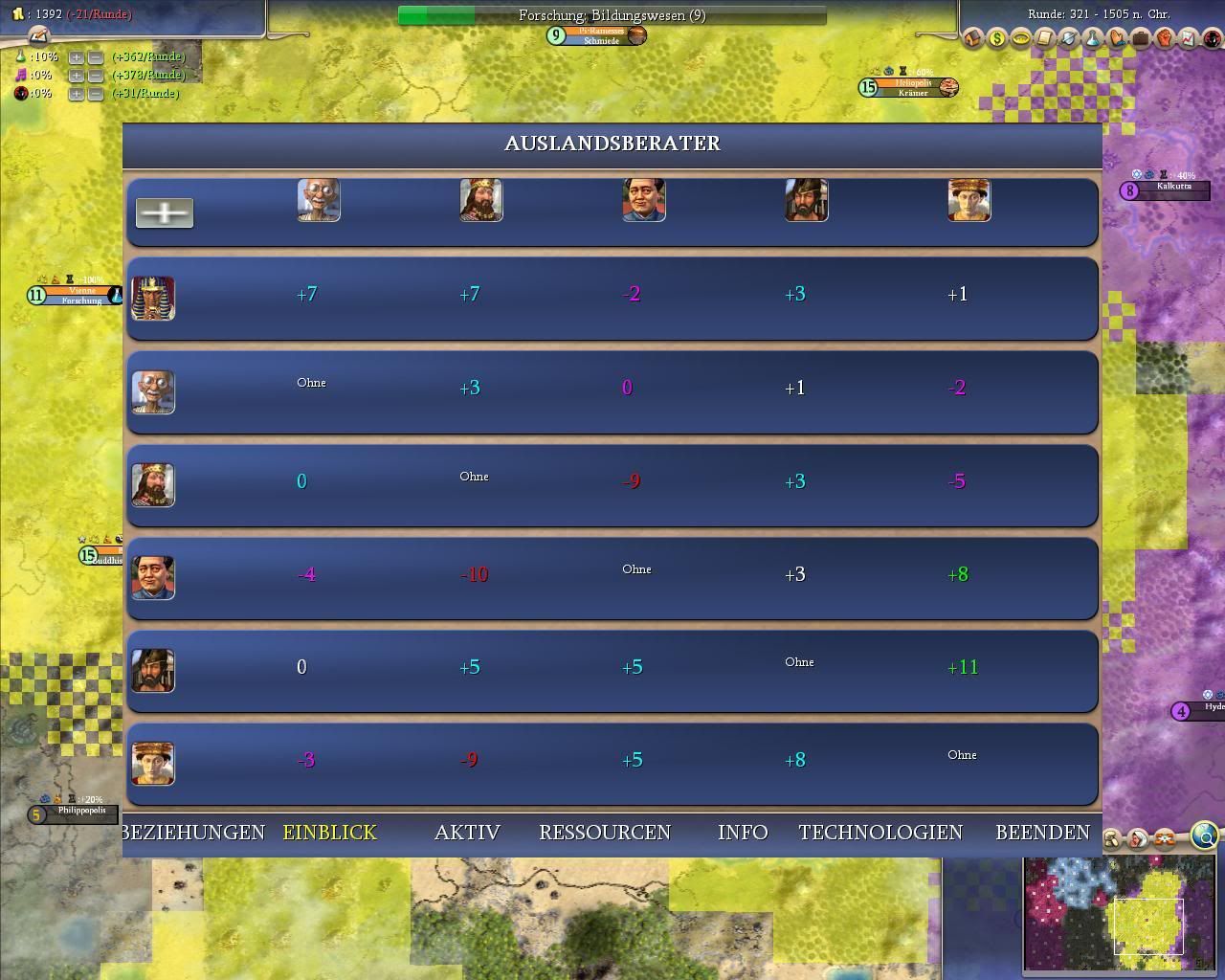The image size is (1225, 980).
Task: Toggle the globe view button
Action: [1205, 837]
